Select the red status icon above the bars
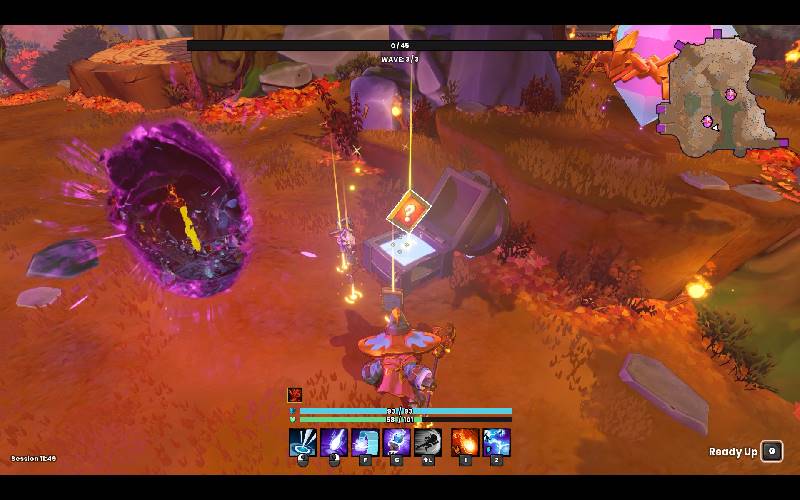The width and height of the screenshot is (800, 500). [295, 395]
